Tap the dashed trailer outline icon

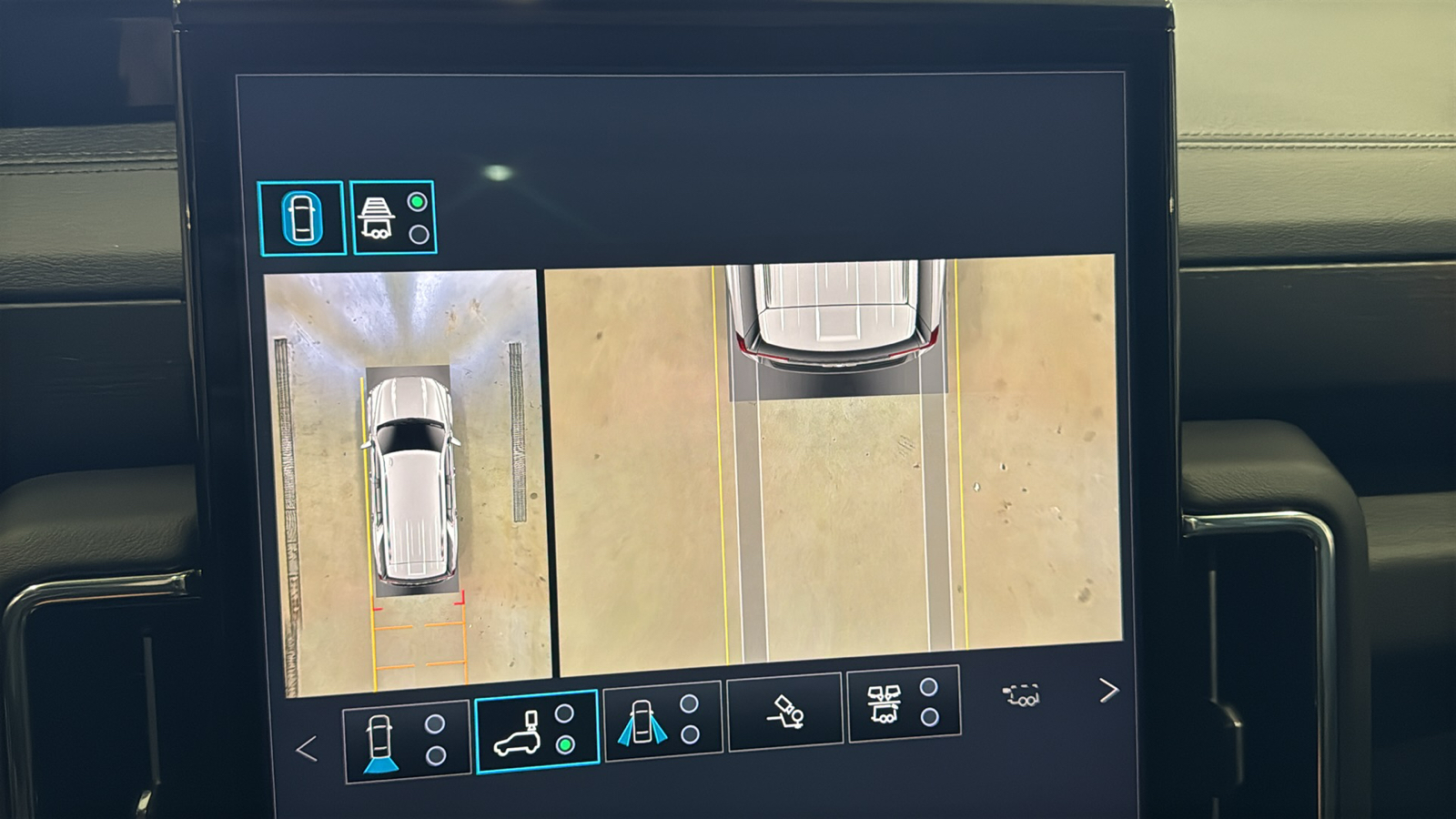point(1022,696)
